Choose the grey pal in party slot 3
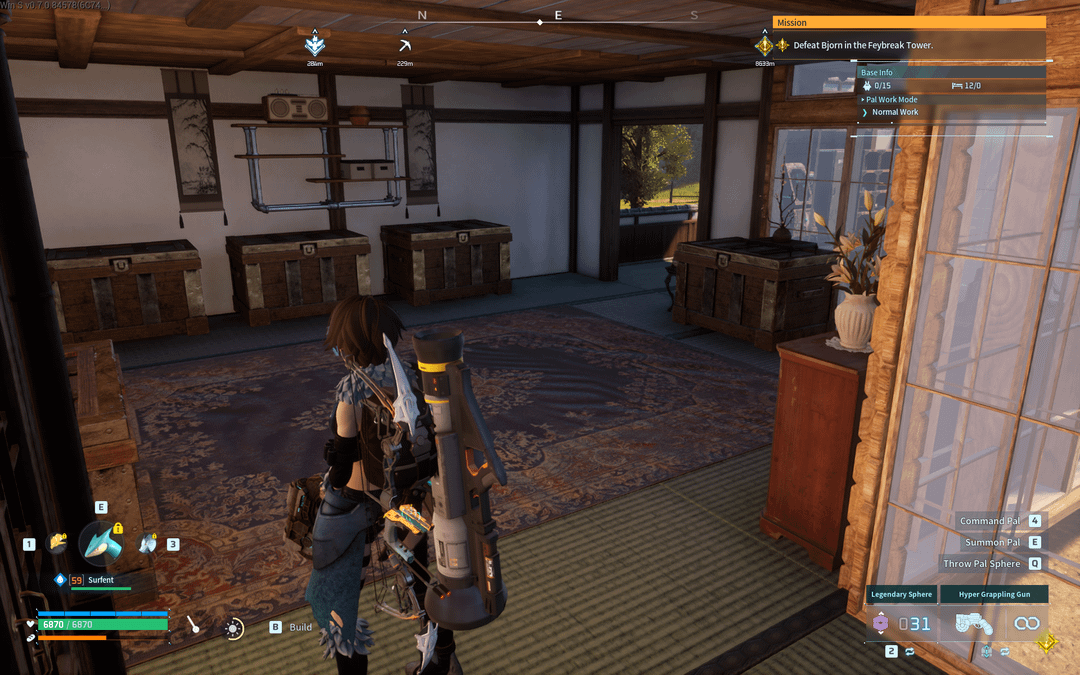Screen dimensions: 1080x675 coord(148,544)
